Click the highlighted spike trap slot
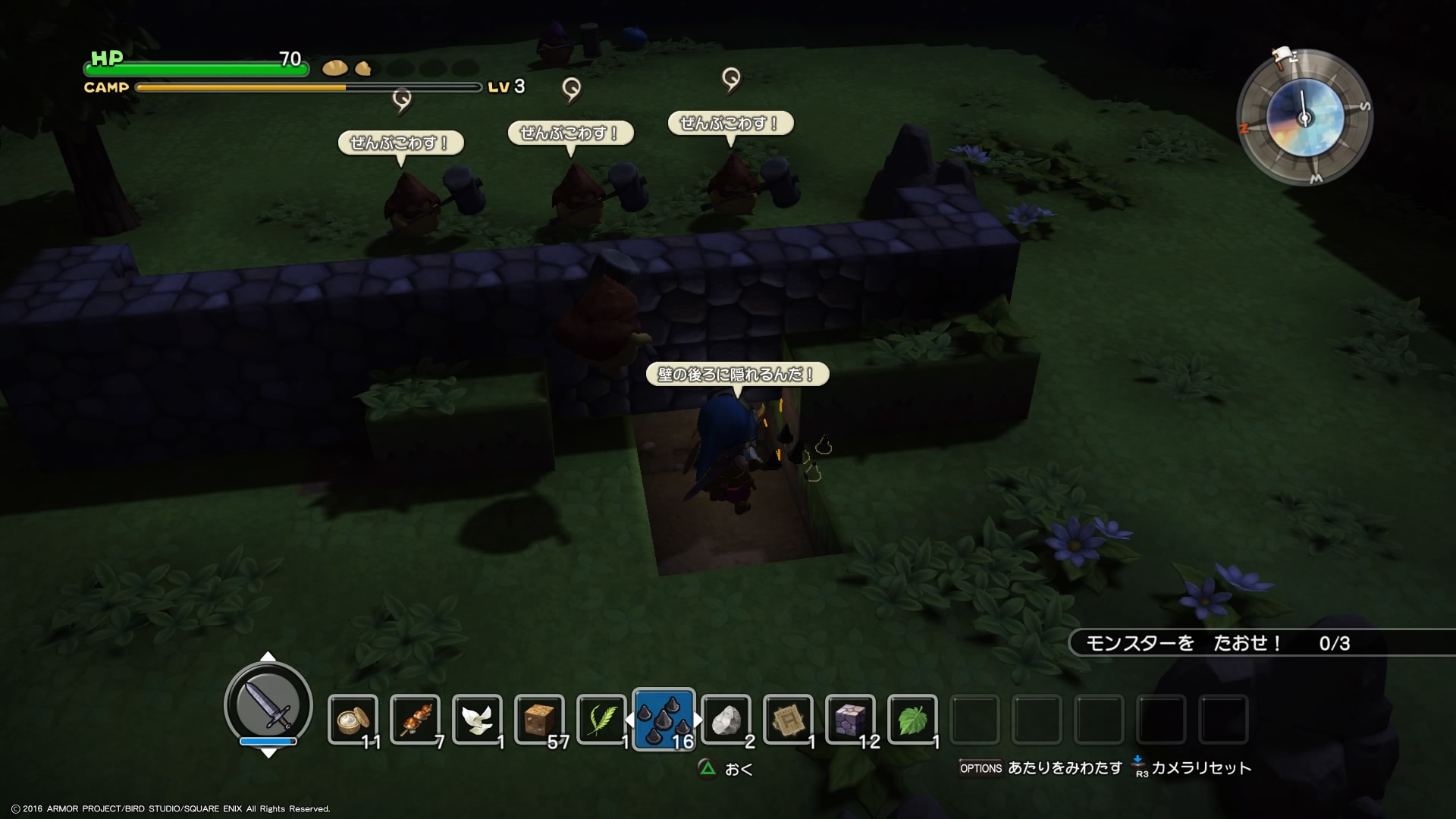 [664, 719]
